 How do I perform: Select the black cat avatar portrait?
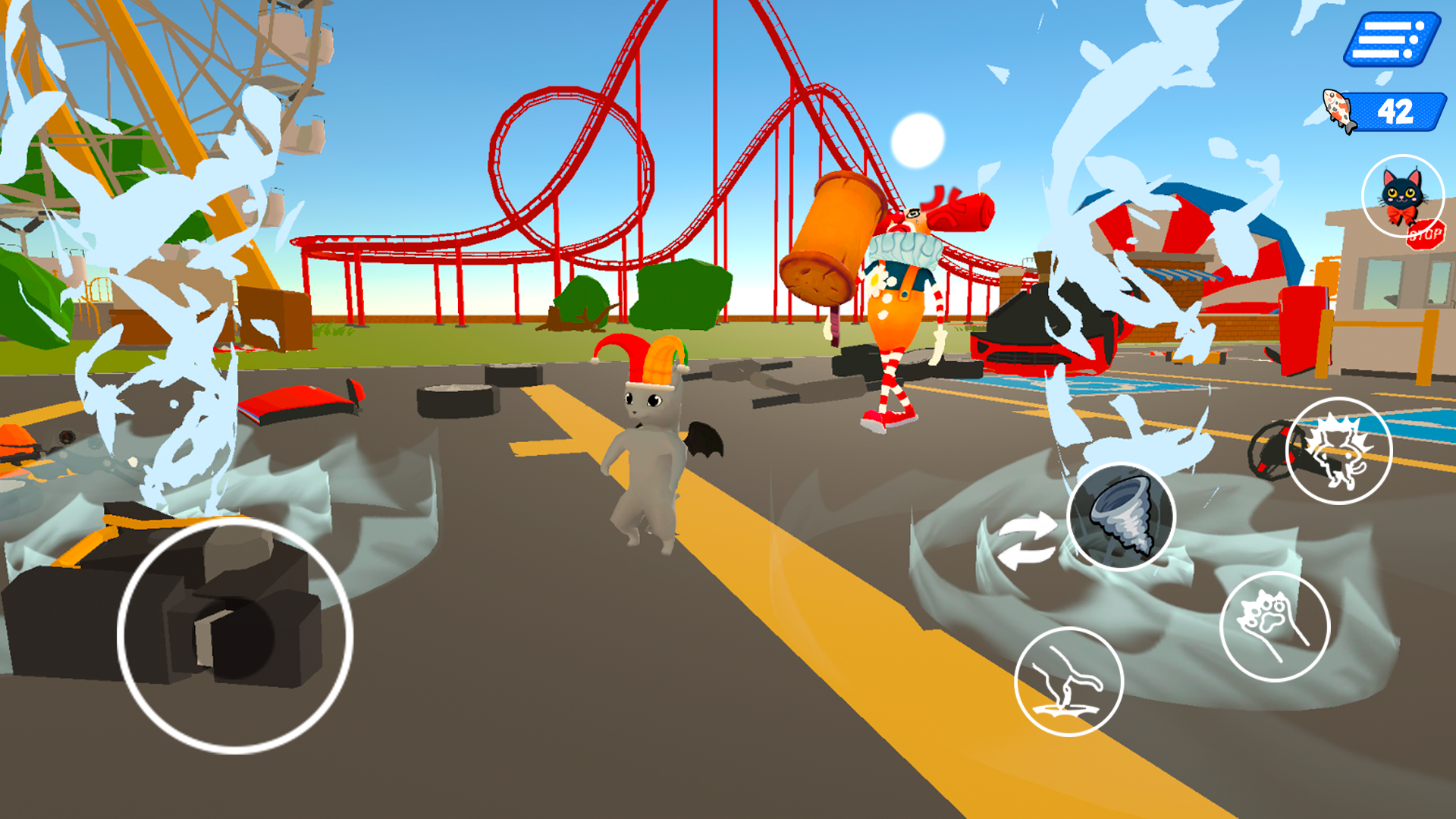pyautogui.click(x=1404, y=192)
